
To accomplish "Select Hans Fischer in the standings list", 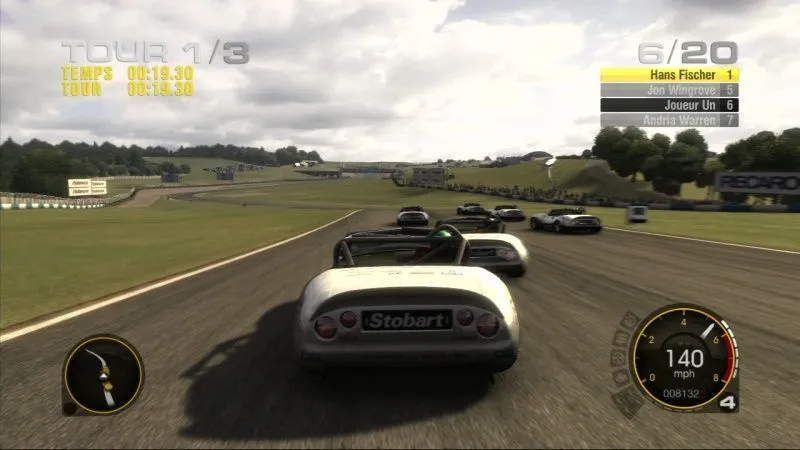I will 669,75.
